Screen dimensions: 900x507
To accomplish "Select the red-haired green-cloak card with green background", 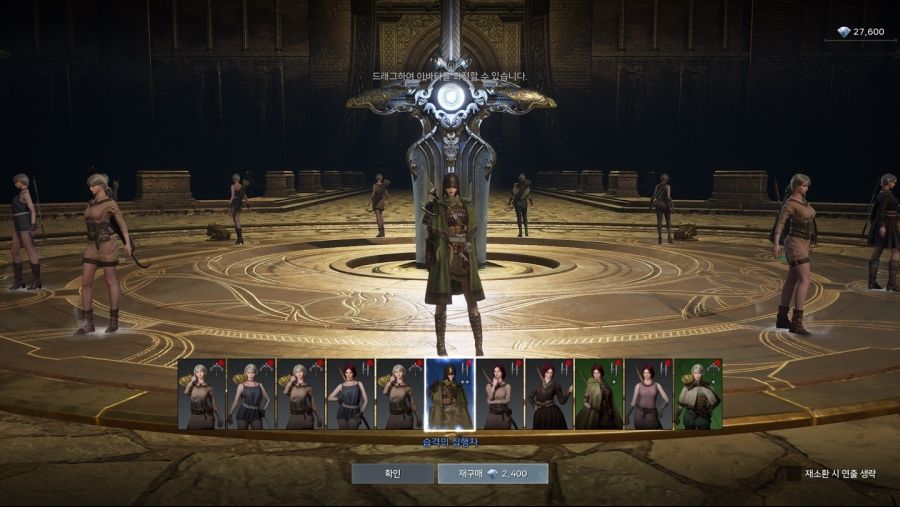I will coord(598,394).
